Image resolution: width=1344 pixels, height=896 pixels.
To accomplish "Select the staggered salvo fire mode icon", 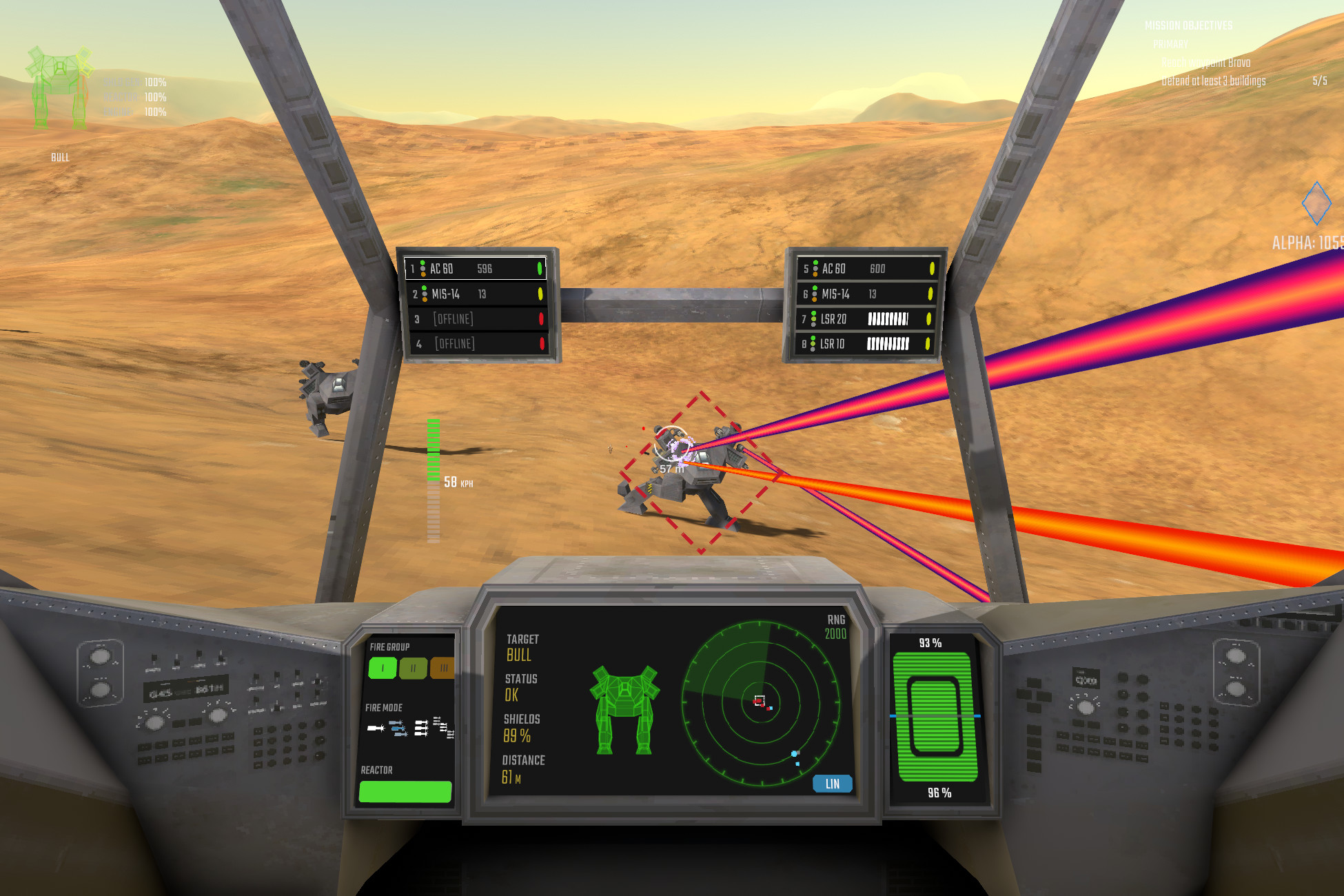I will 445,729.
